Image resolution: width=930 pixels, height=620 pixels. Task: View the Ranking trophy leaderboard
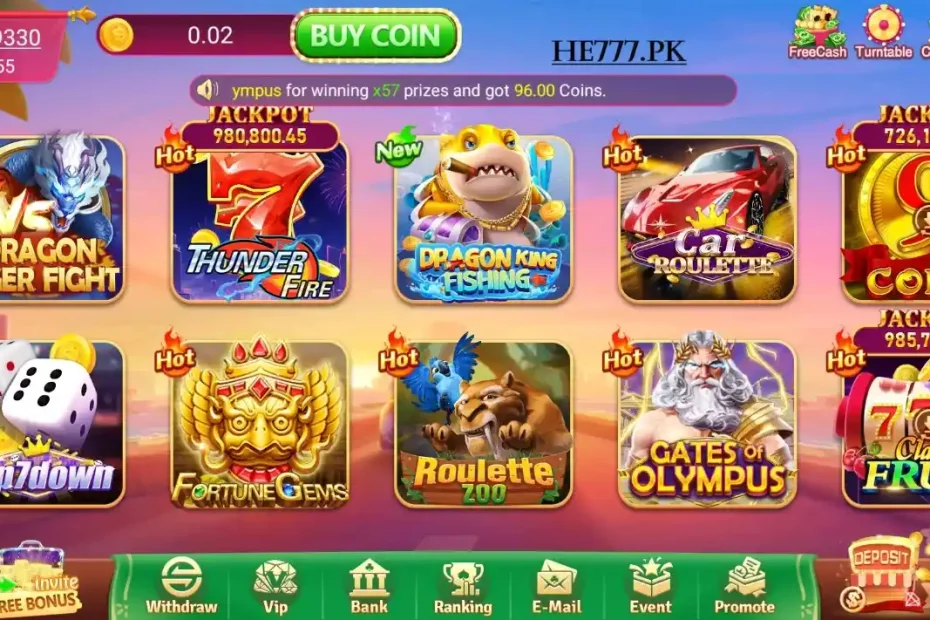click(x=462, y=586)
